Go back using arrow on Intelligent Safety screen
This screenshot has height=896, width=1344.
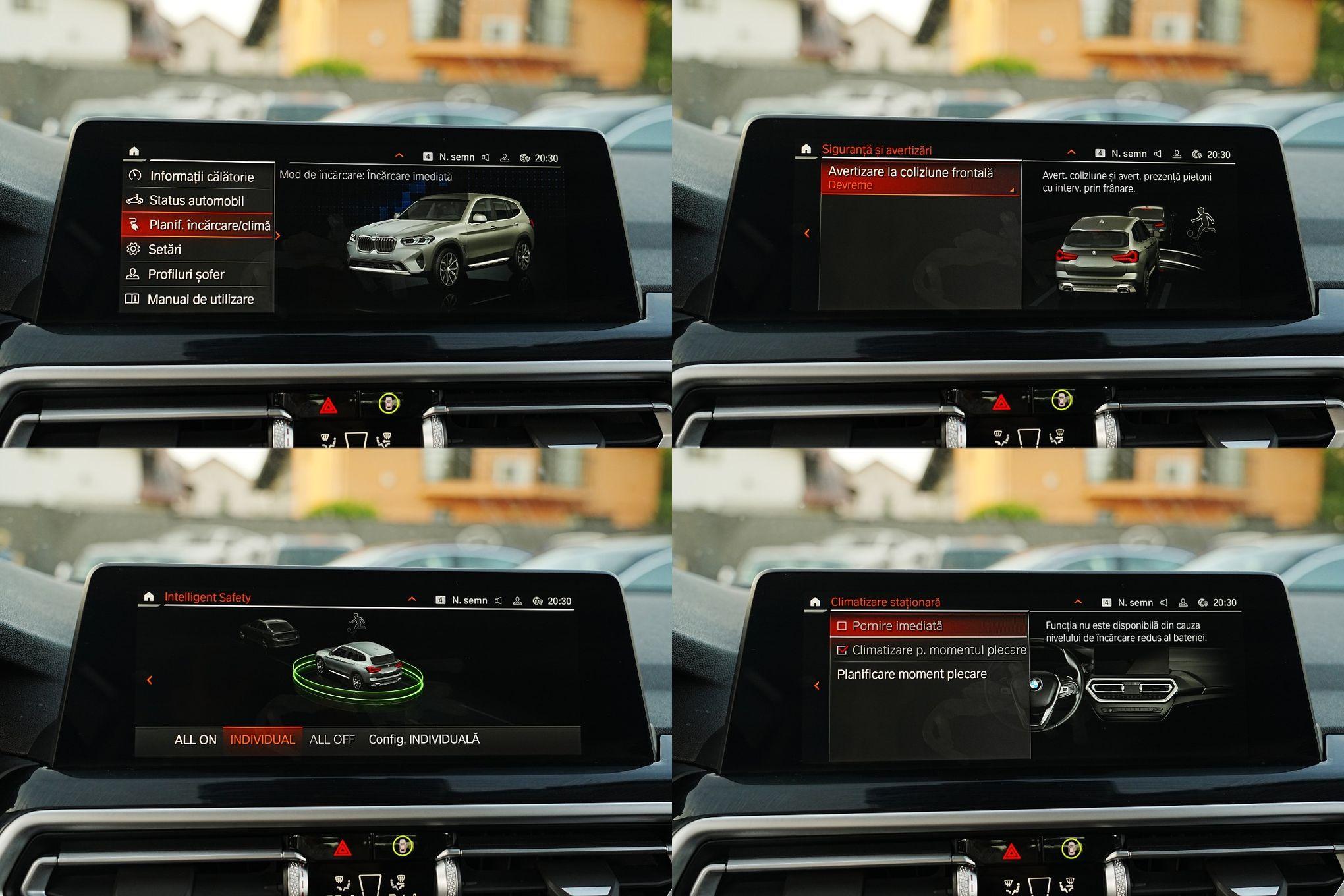coord(150,680)
